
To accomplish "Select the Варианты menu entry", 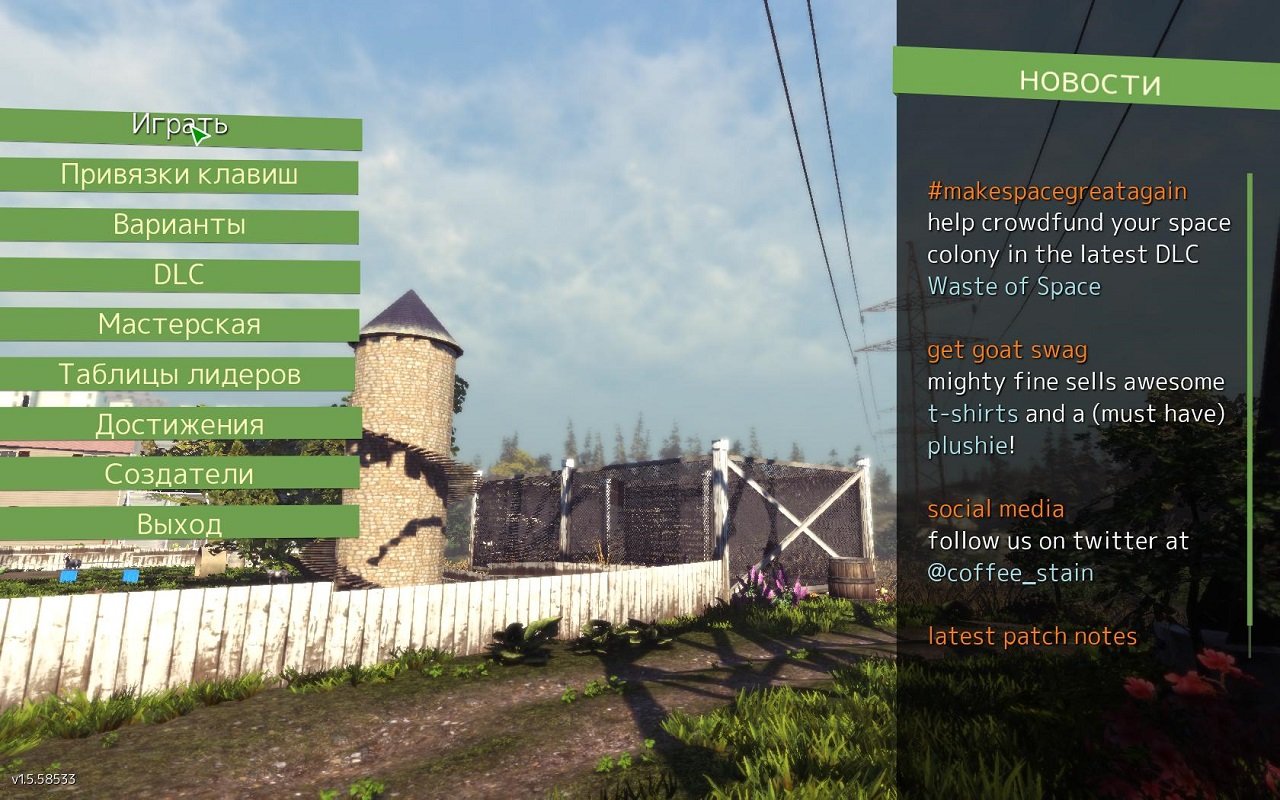I will click(x=180, y=225).
